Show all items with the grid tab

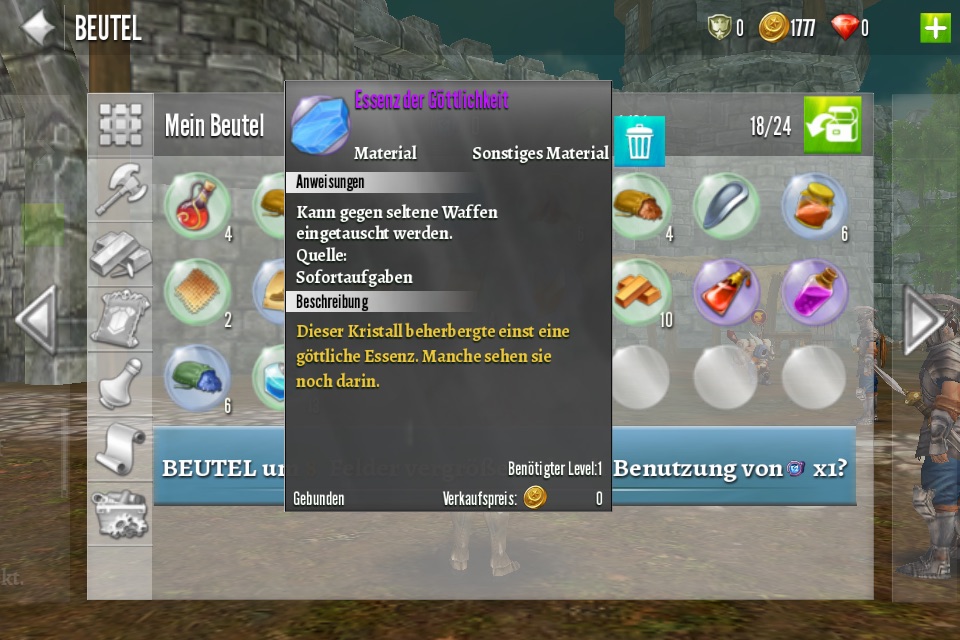click(x=120, y=124)
